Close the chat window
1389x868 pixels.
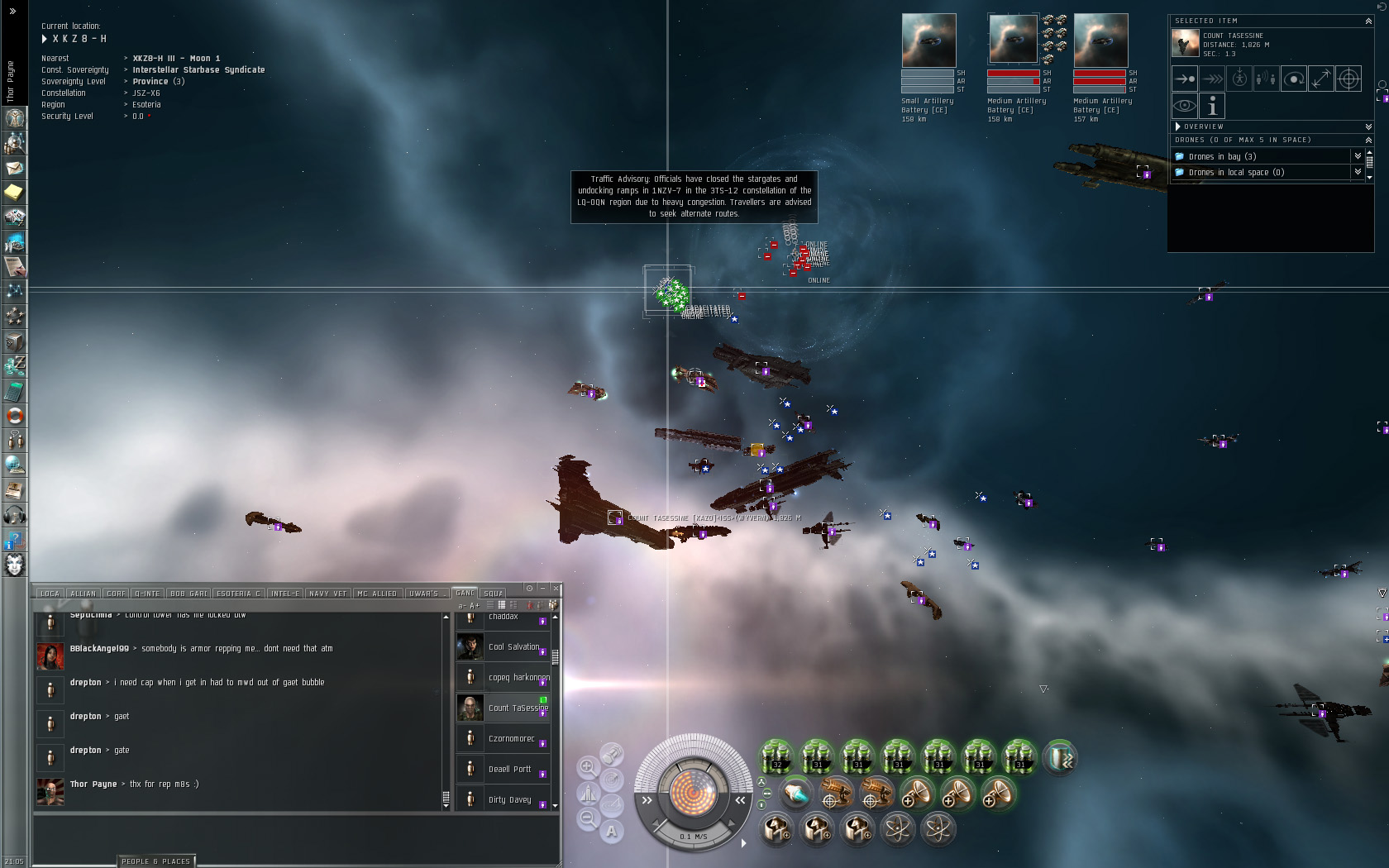tap(556, 588)
